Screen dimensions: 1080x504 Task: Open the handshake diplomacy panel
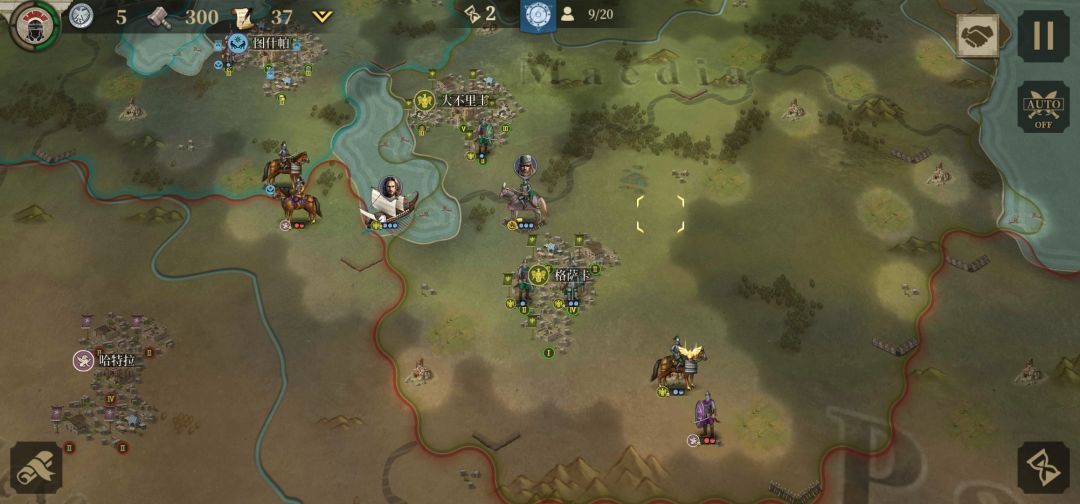[976, 37]
